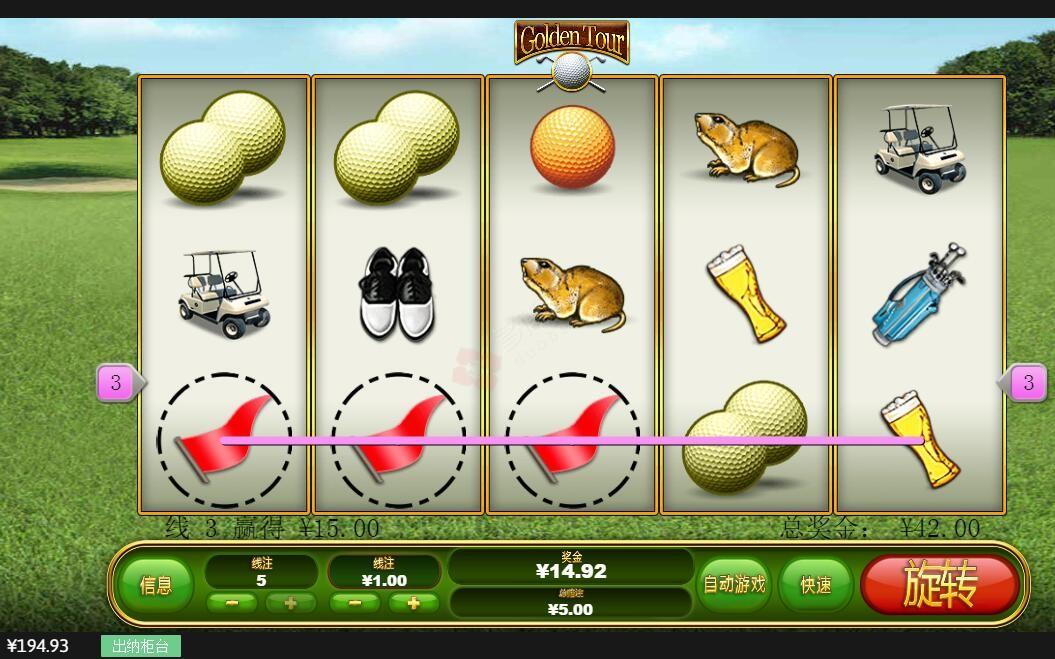This screenshot has height=659, width=1055.
Task: Open the 信息 info panel
Action: [155, 585]
